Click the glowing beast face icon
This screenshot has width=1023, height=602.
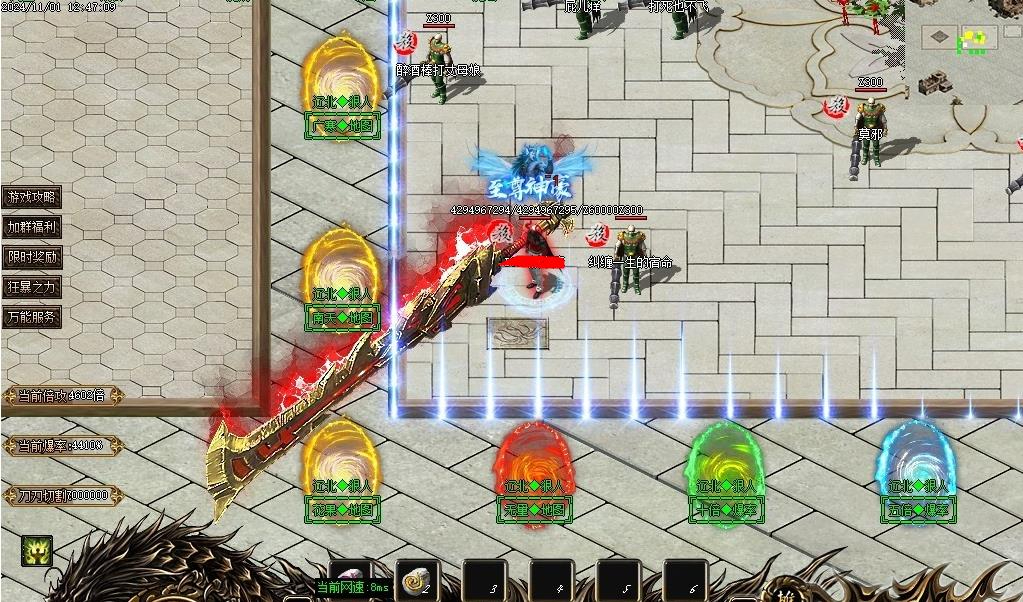pos(37,550)
